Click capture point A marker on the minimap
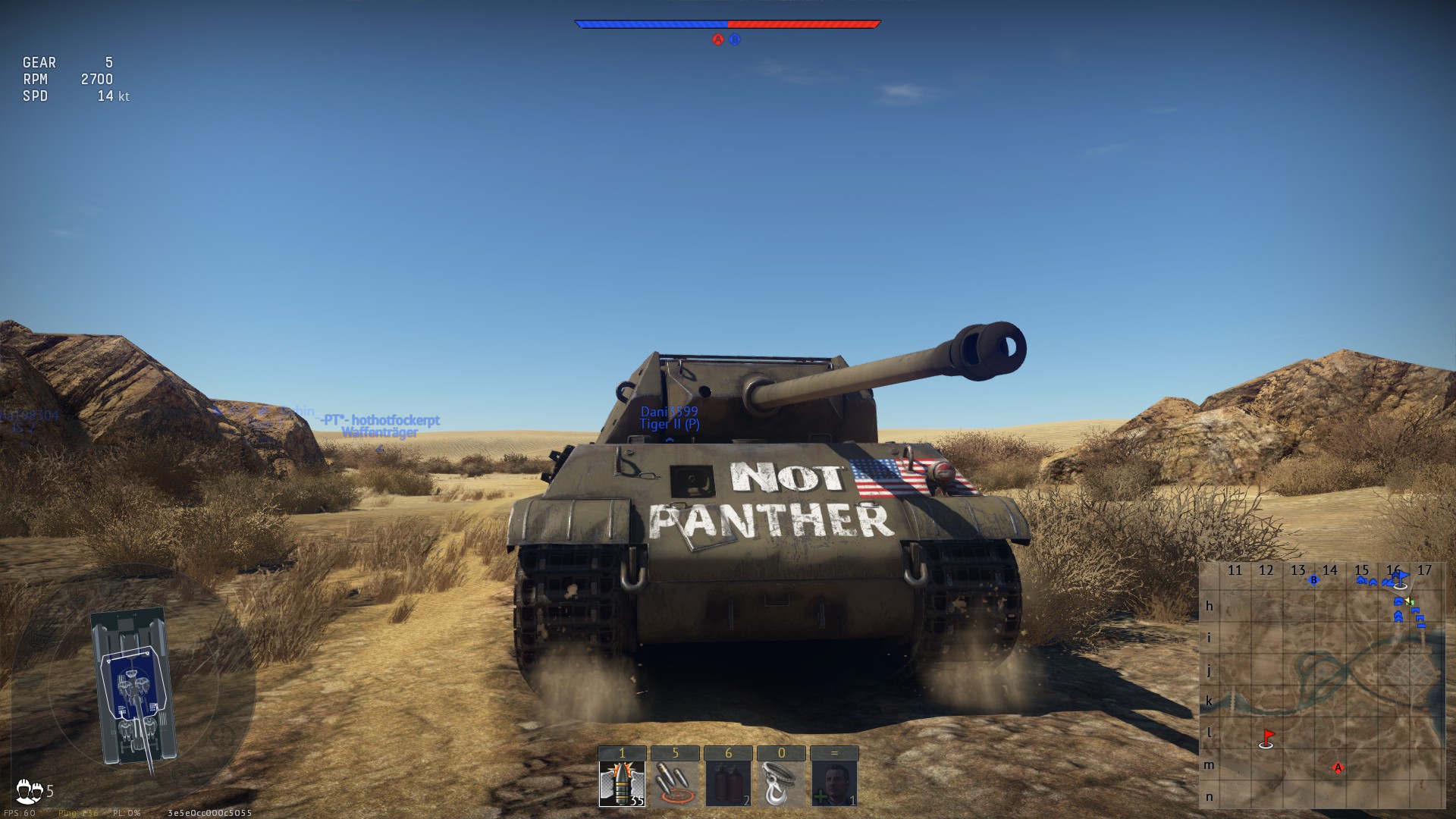 click(x=1338, y=767)
